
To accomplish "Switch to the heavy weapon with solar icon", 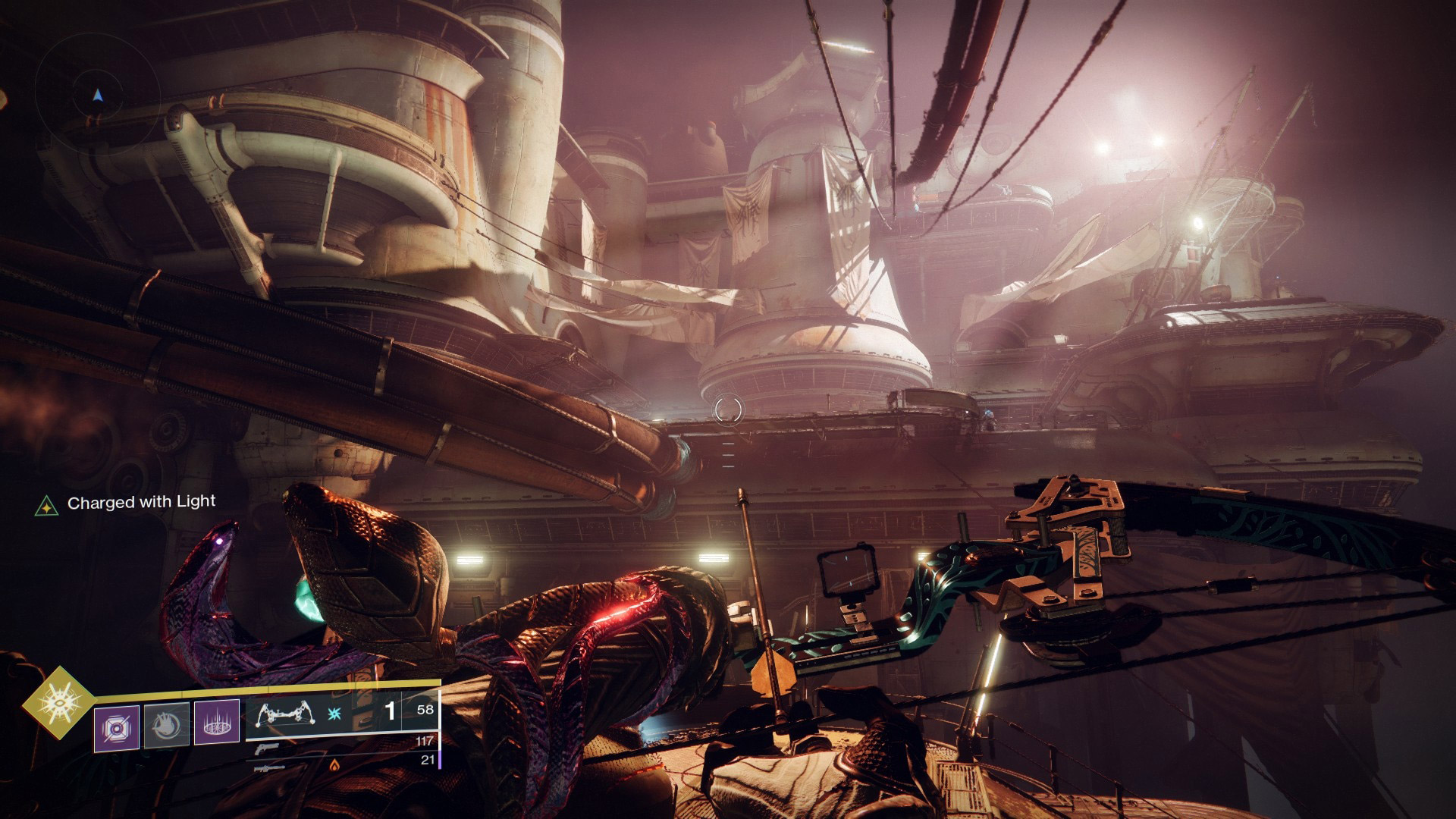I will tap(271, 767).
